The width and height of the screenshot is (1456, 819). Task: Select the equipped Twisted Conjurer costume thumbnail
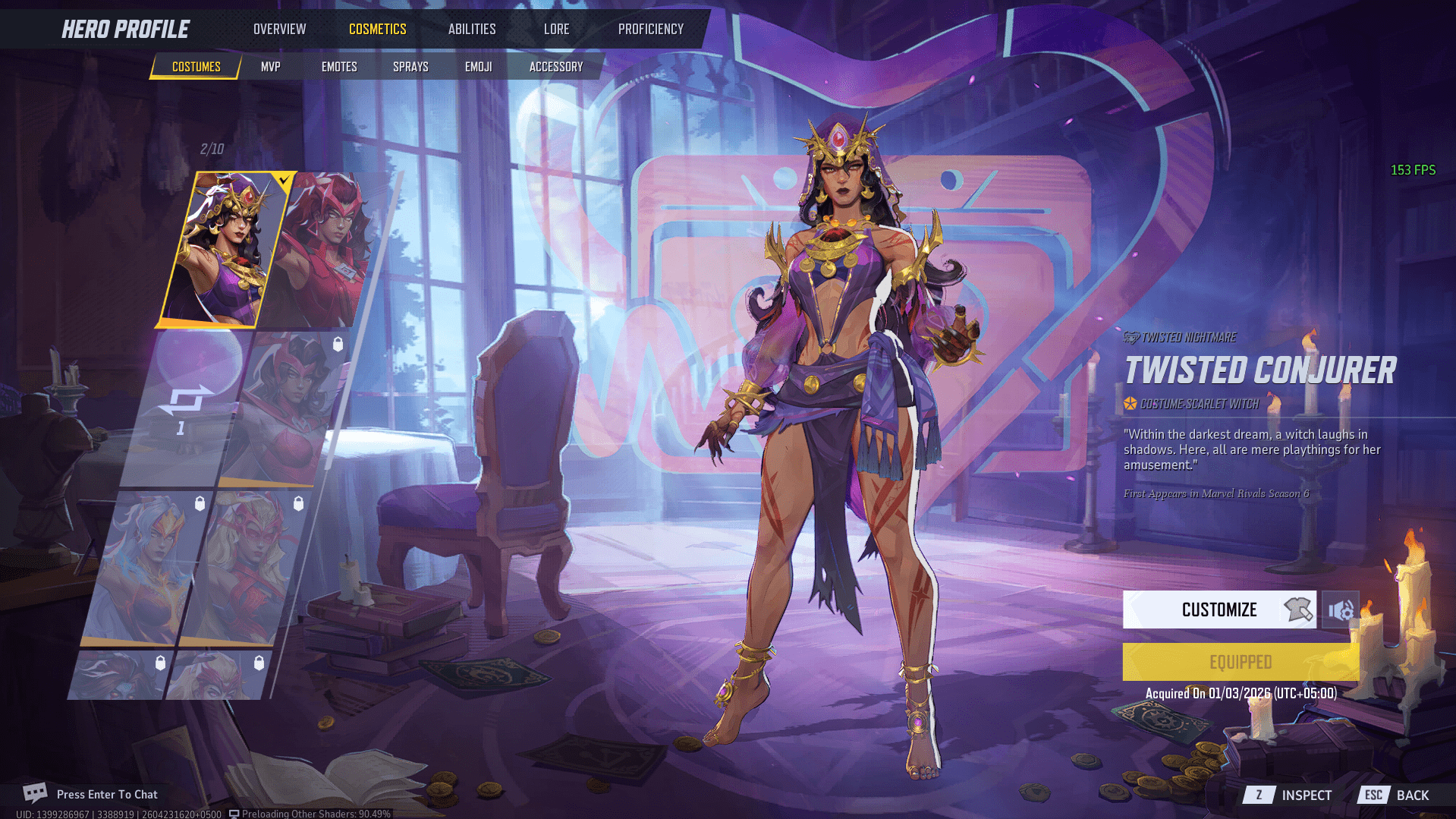click(220, 249)
